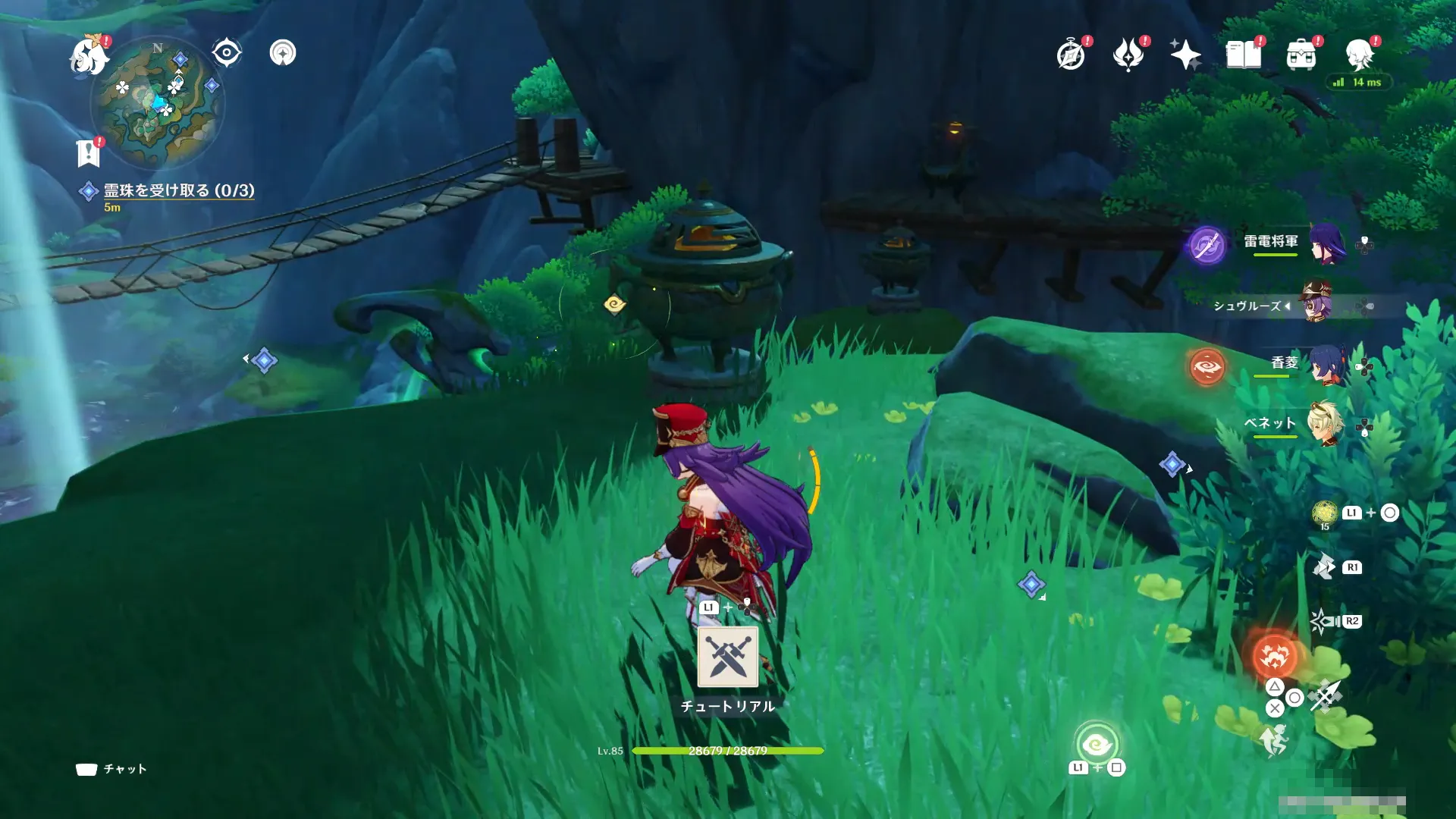Open the backpack inventory icon

pos(1301,55)
